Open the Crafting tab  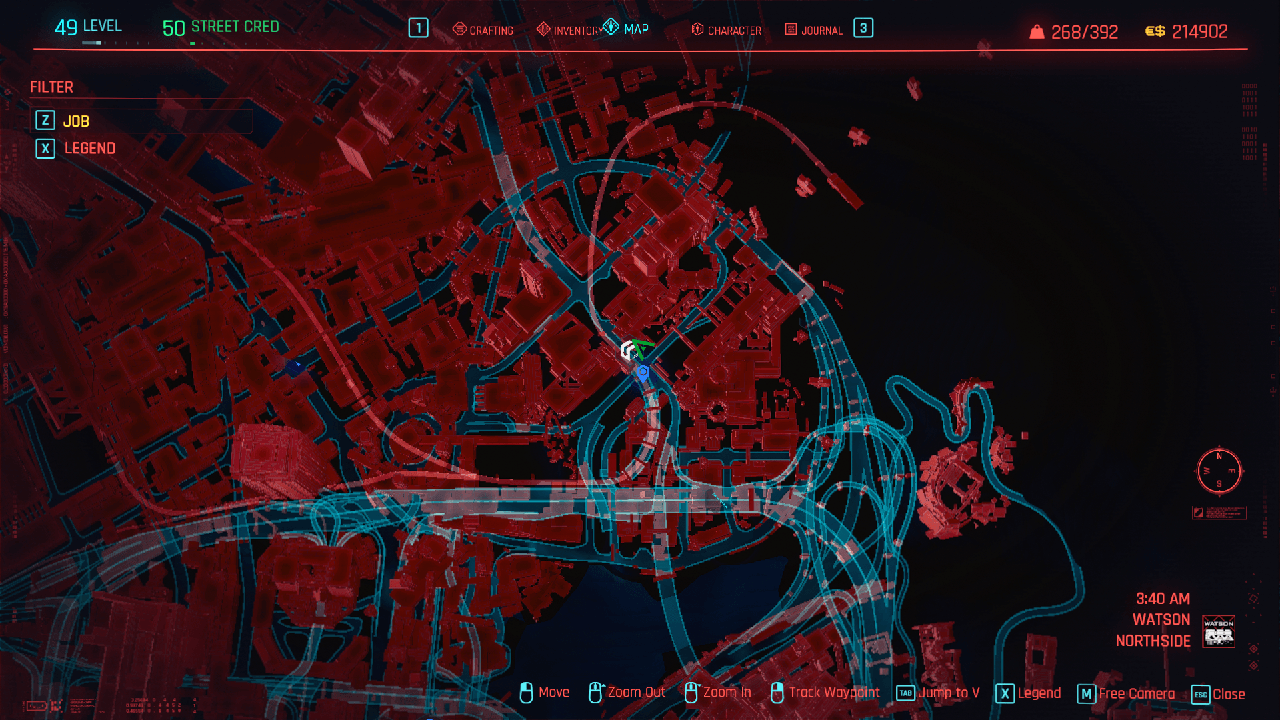point(483,30)
